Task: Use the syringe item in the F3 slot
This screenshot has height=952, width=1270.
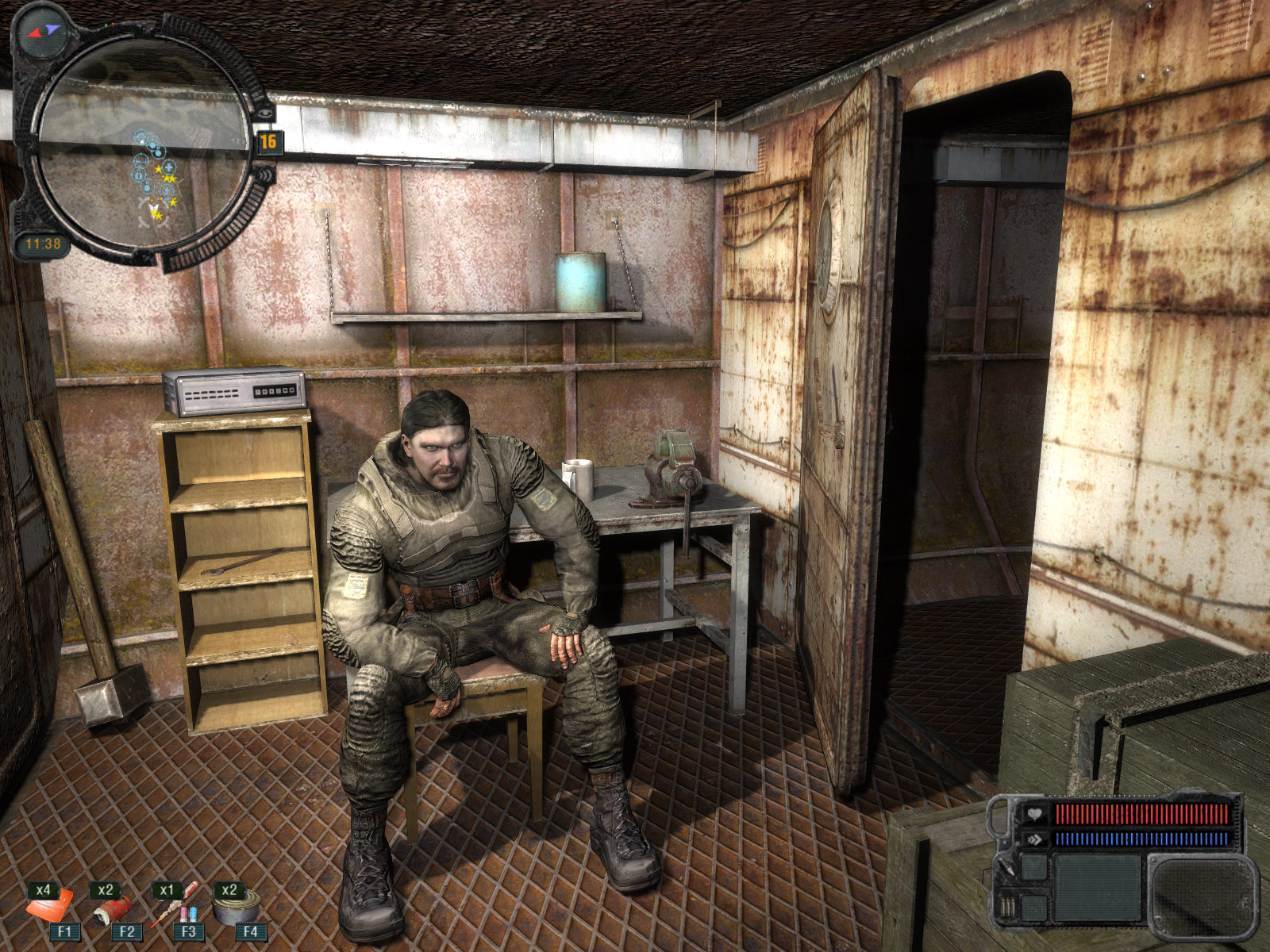Action: click(174, 908)
